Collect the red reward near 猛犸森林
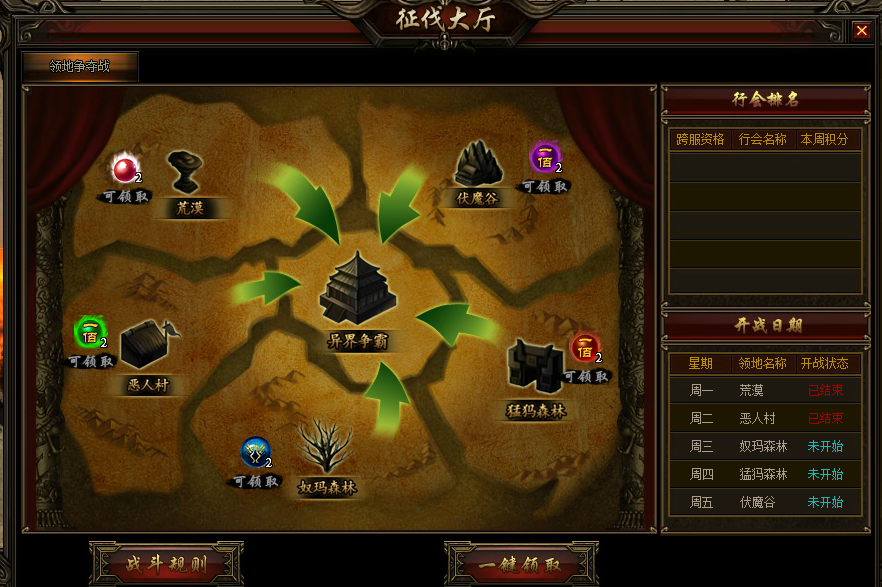This screenshot has width=882, height=587. click(x=585, y=349)
